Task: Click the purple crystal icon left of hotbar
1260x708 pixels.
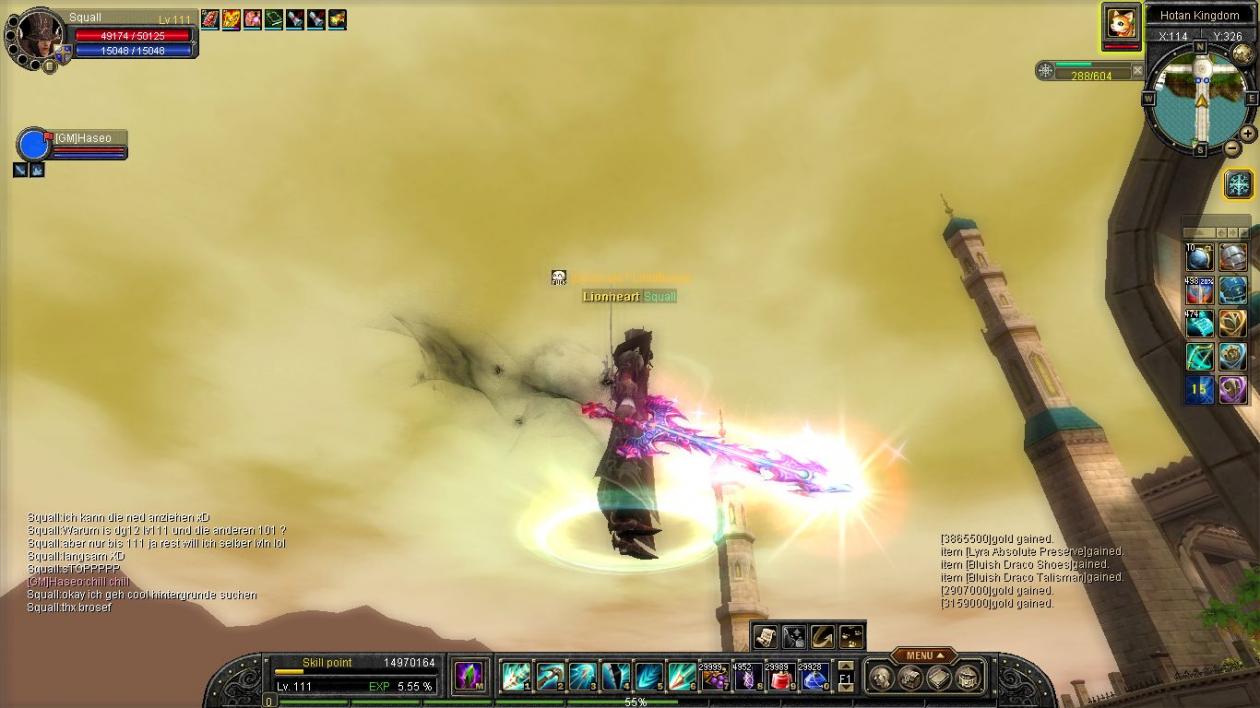Action: coord(468,676)
